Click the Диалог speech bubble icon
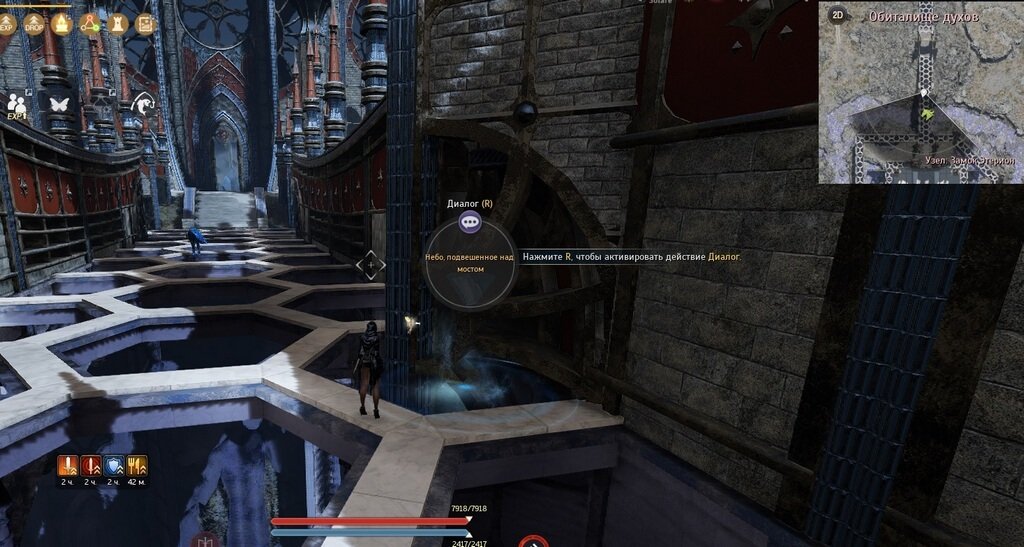The width and height of the screenshot is (1024, 547). point(470,223)
